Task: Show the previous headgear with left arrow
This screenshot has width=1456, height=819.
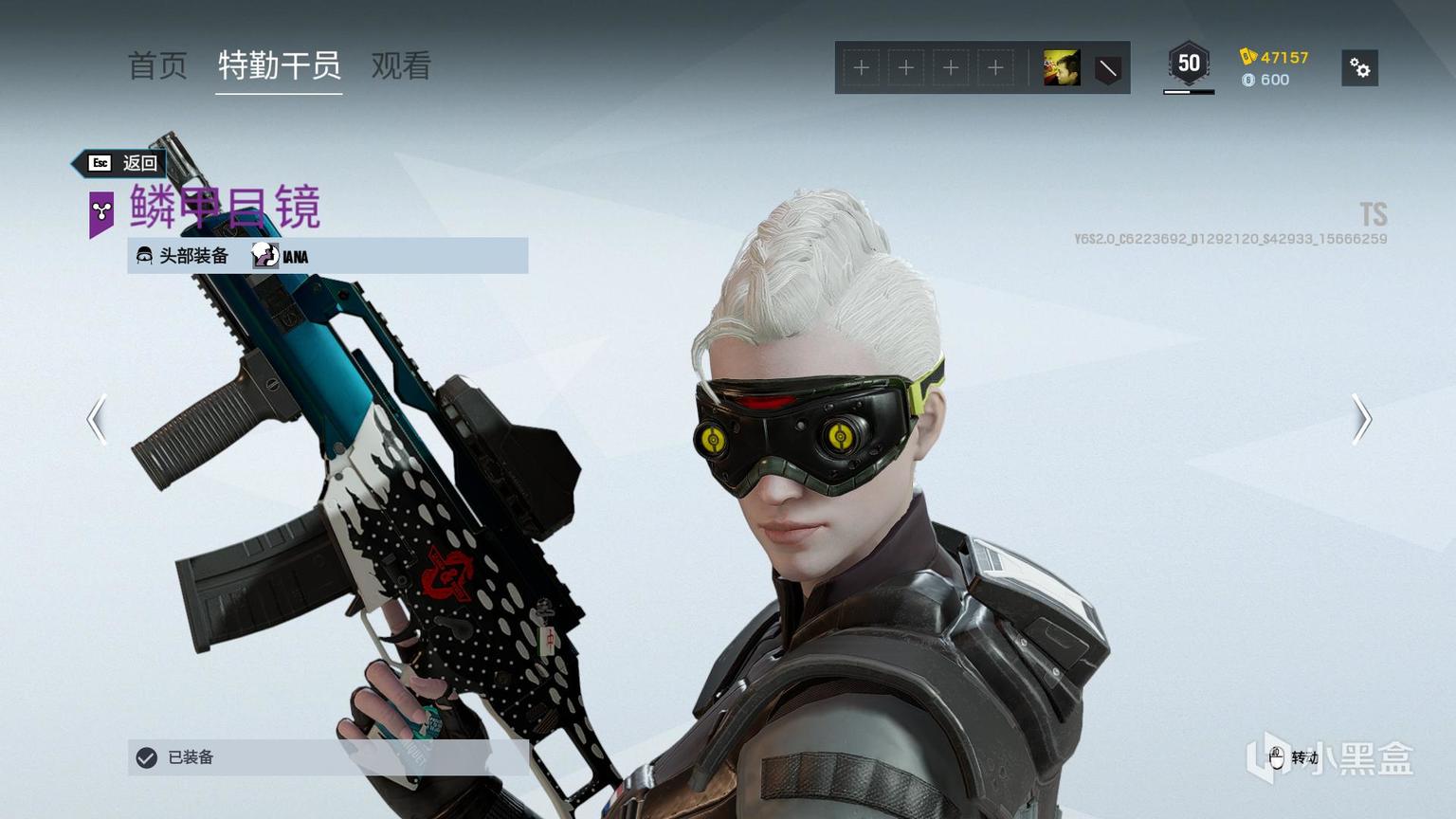Action: (x=97, y=419)
